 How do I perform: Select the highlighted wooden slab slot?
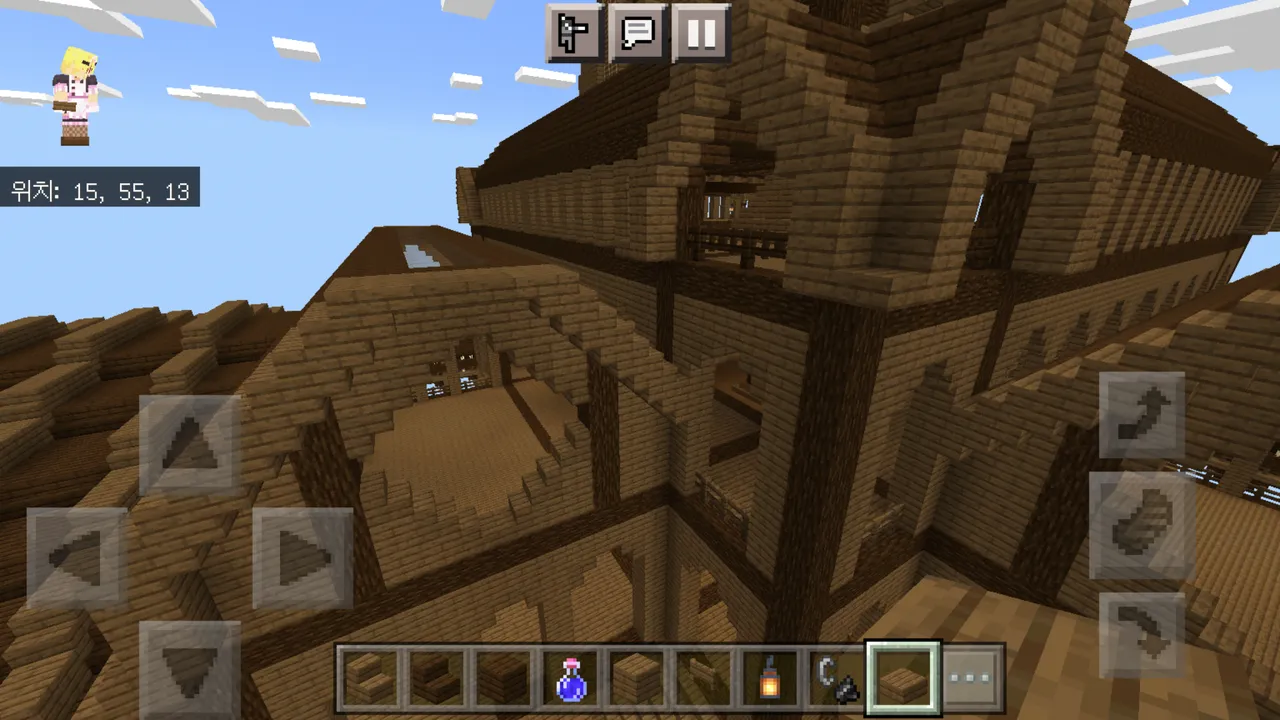903,678
